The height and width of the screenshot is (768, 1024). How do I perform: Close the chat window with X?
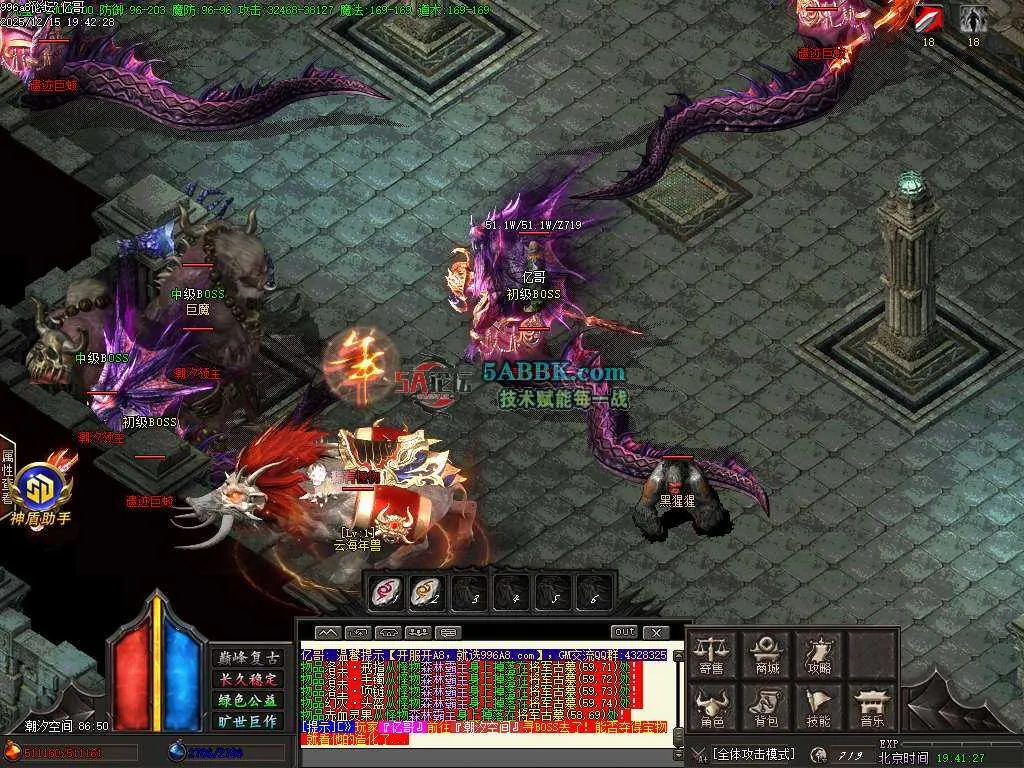[x=656, y=632]
